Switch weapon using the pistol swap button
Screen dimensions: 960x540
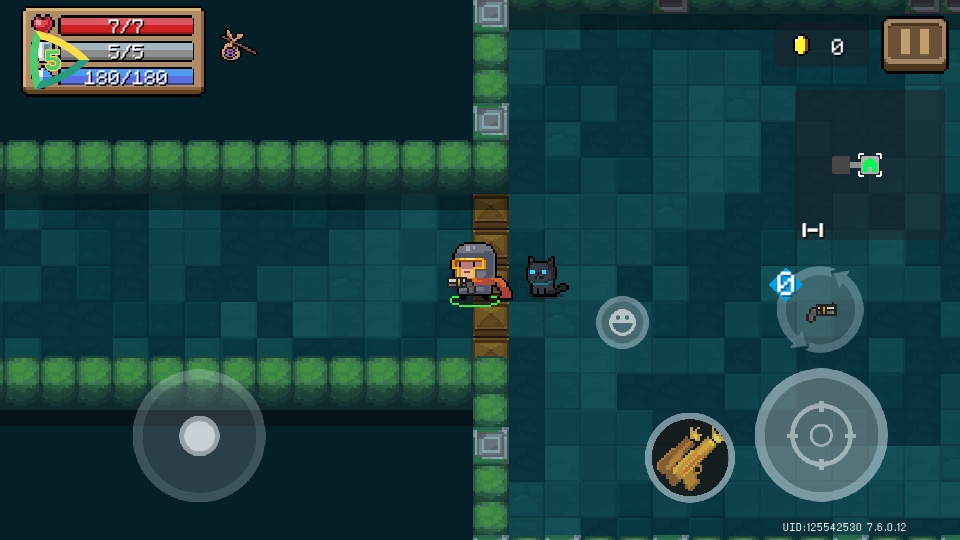(820, 310)
